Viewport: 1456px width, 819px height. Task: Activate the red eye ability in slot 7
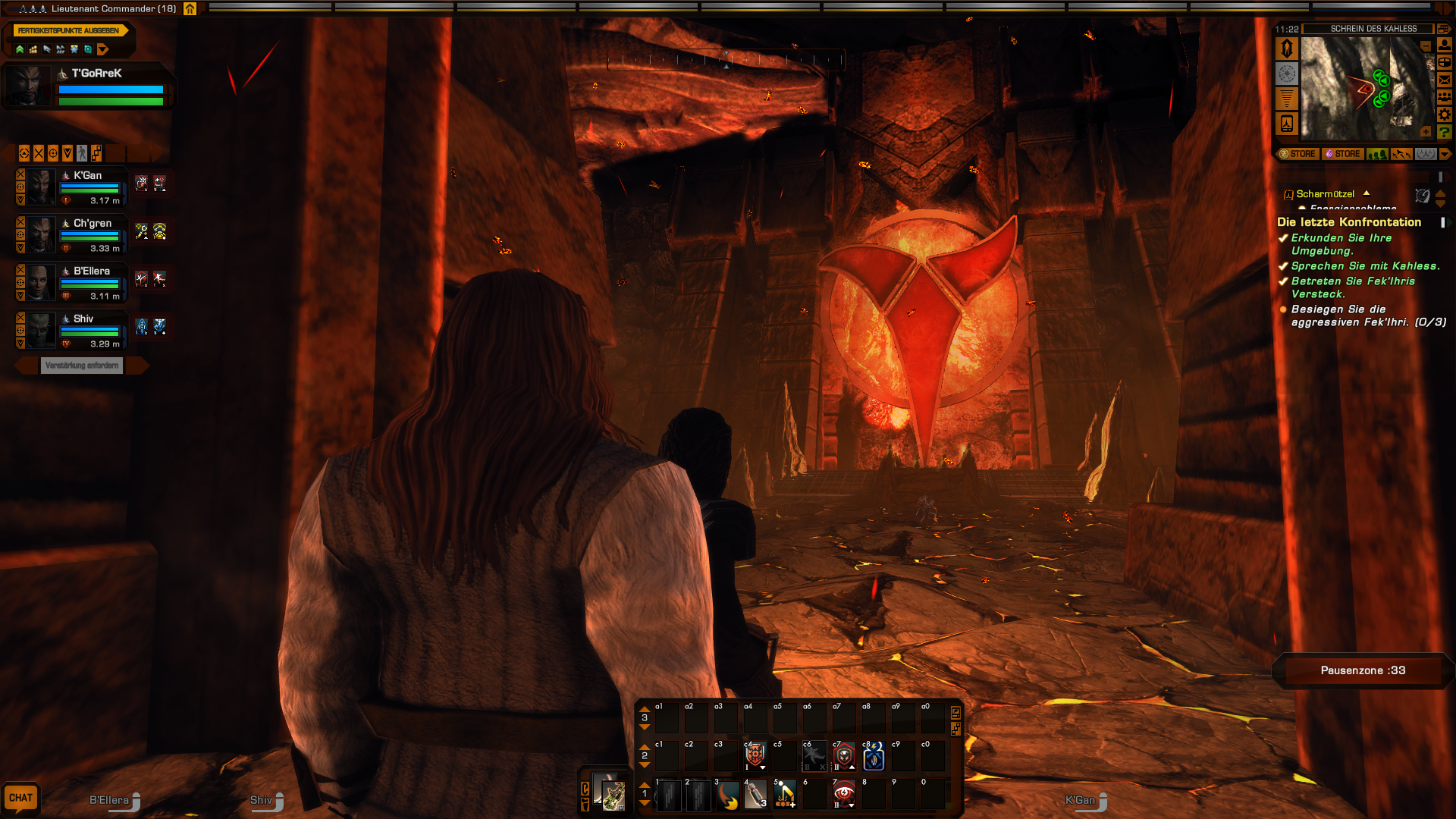(844, 795)
